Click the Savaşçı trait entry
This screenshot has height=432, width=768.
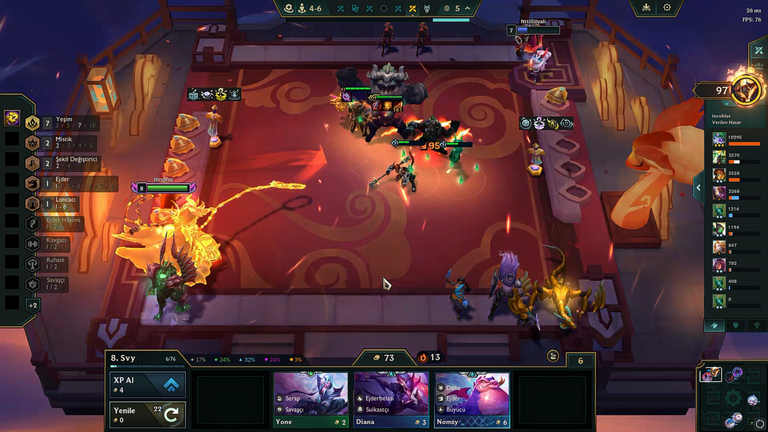[x=55, y=284]
